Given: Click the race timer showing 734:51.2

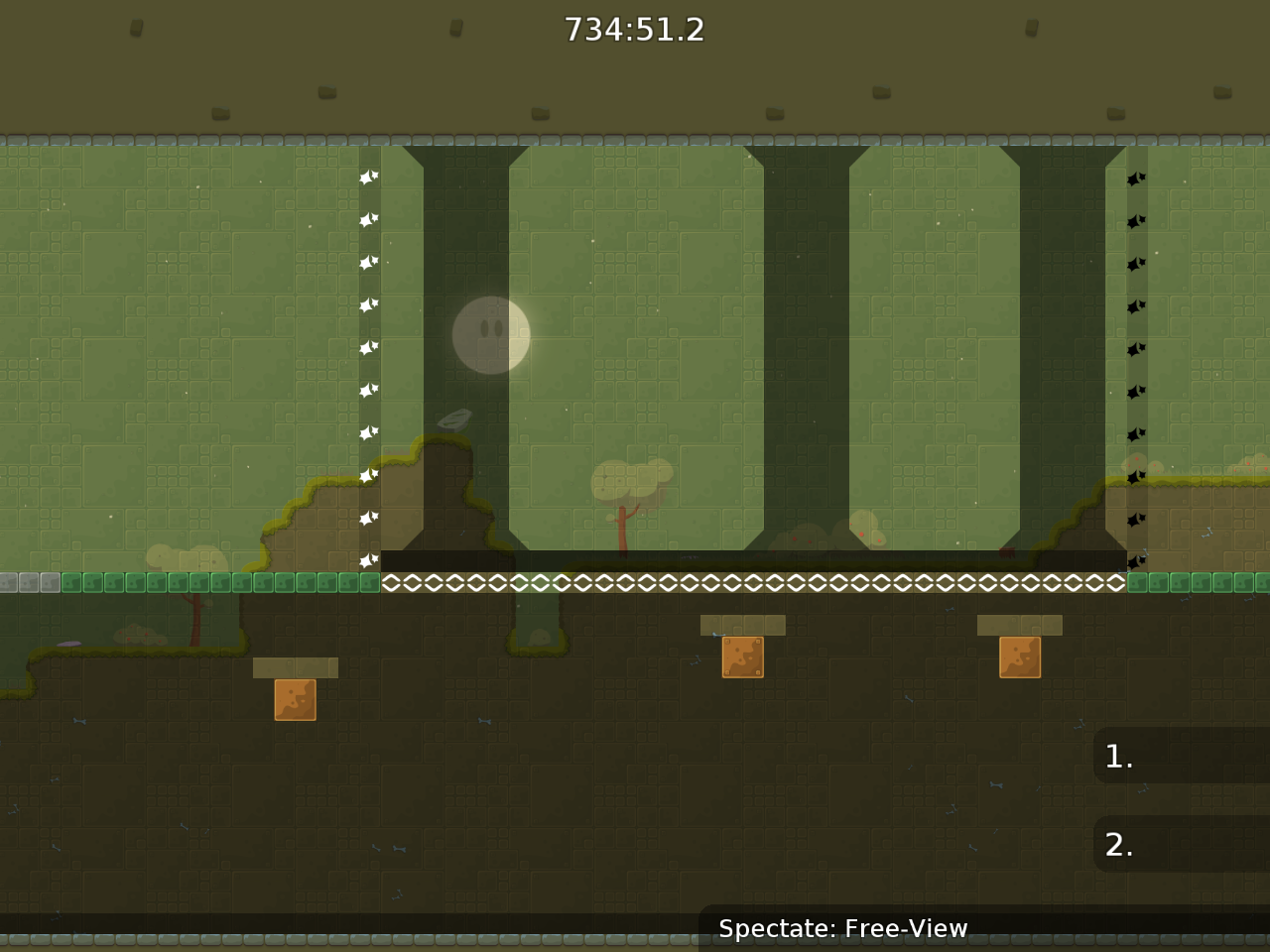Looking at the screenshot, I should (x=634, y=30).
